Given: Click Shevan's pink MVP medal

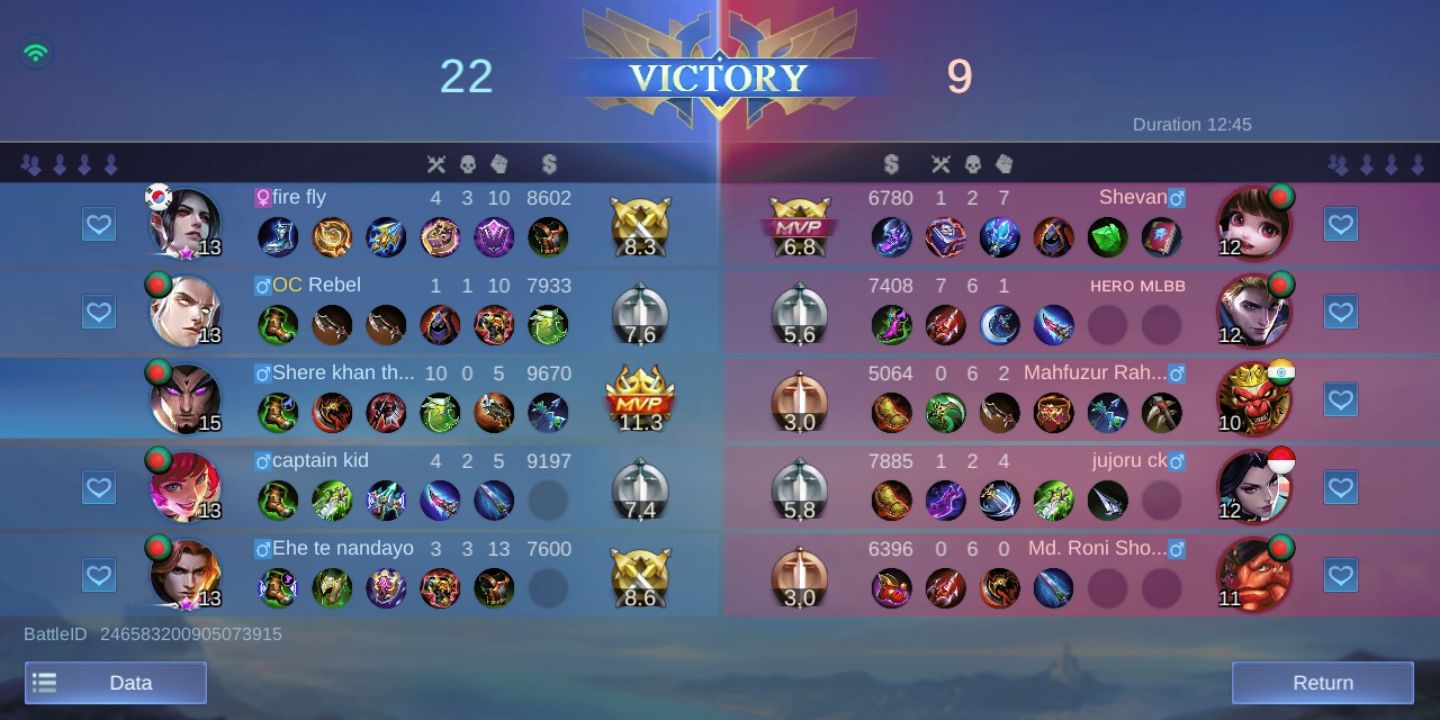Looking at the screenshot, I should (x=798, y=224).
